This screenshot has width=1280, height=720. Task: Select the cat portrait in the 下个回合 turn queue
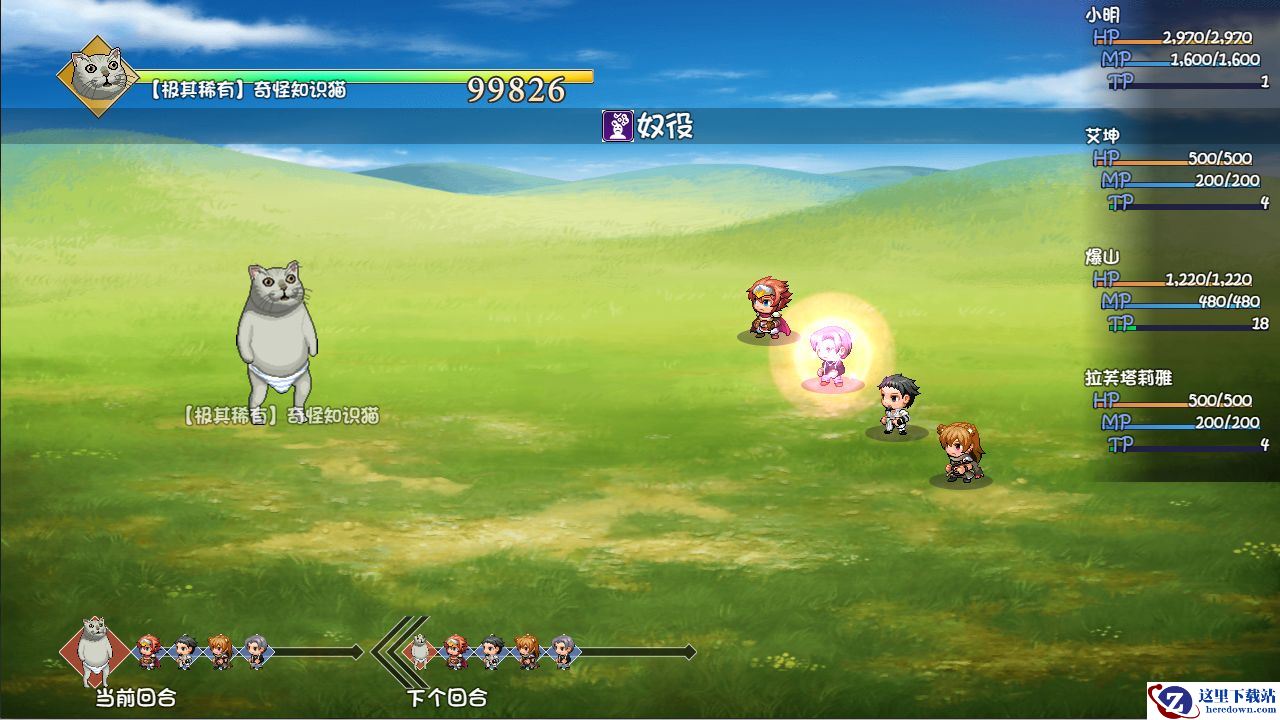[420, 651]
